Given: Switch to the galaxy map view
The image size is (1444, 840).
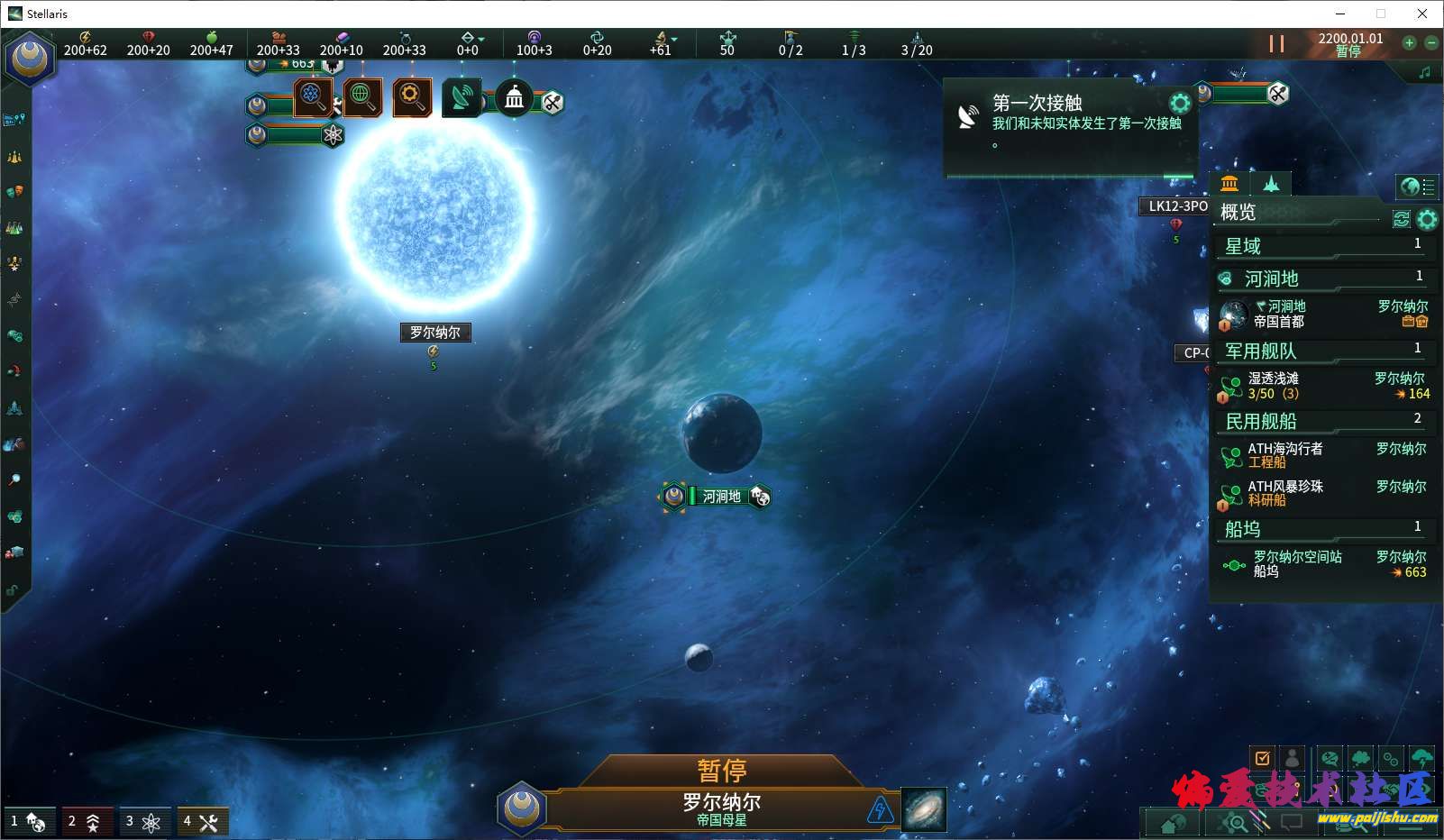Looking at the screenshot, I should [x=924, y=808].
